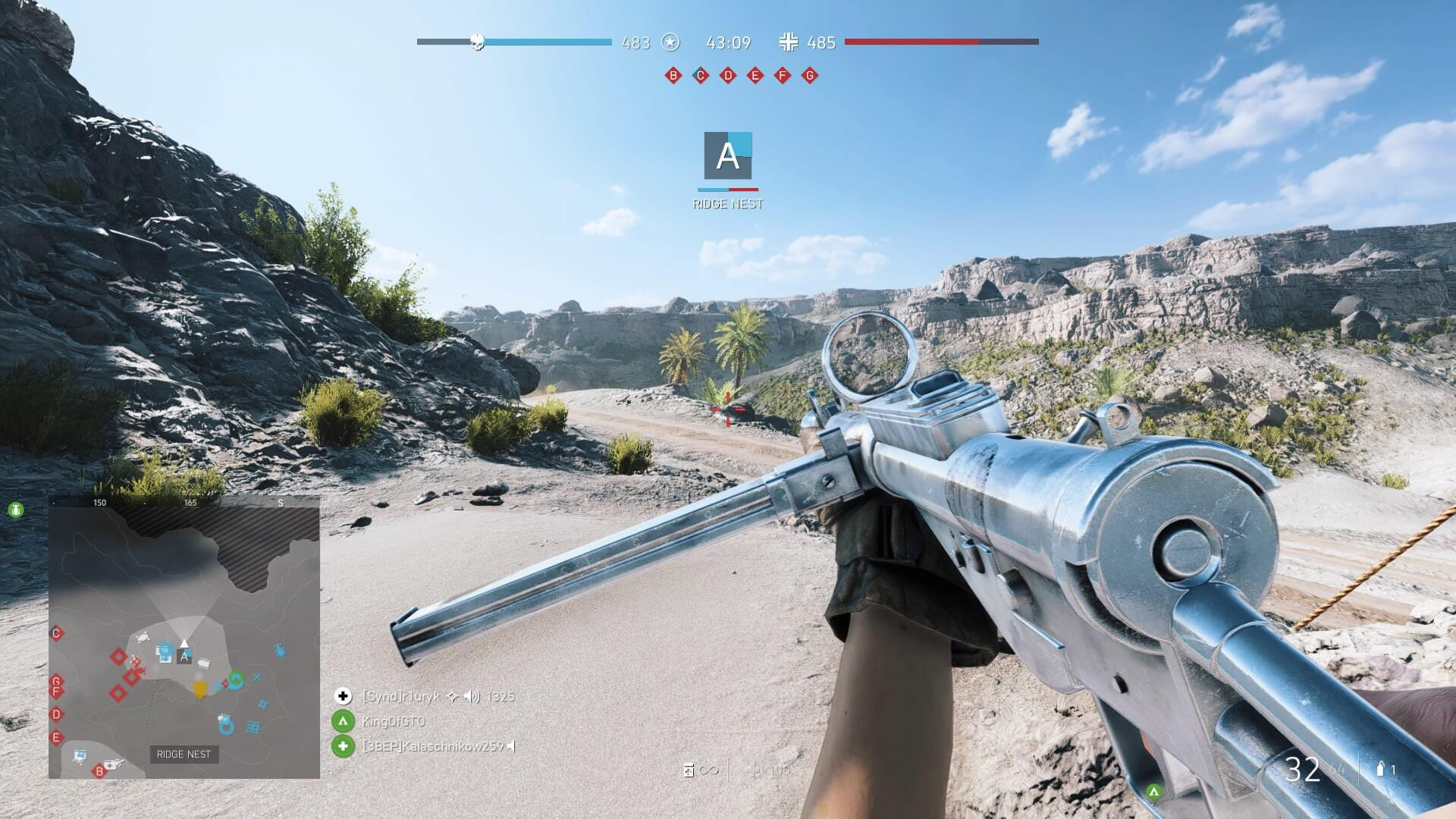
Task: Select objective B flag in top bar
Action: coord(673,76)
